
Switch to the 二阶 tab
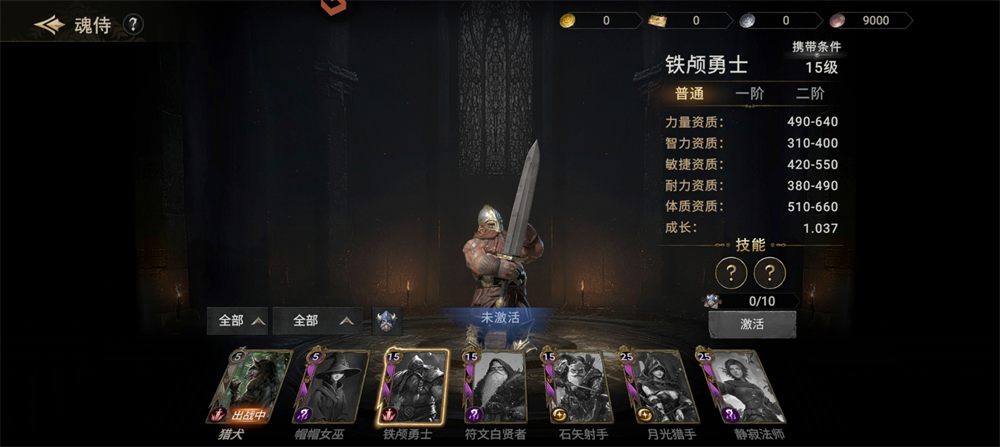(x=810, y=94)
